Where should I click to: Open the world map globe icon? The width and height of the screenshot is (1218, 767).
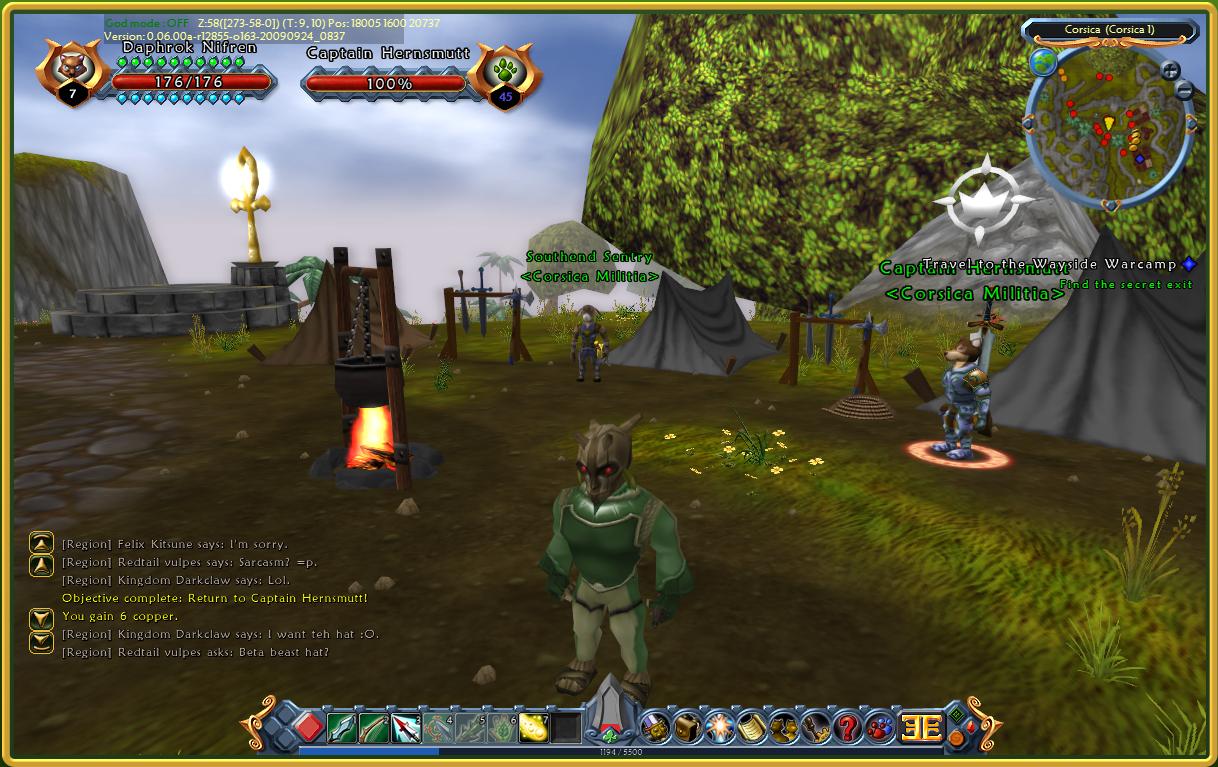1042,63
